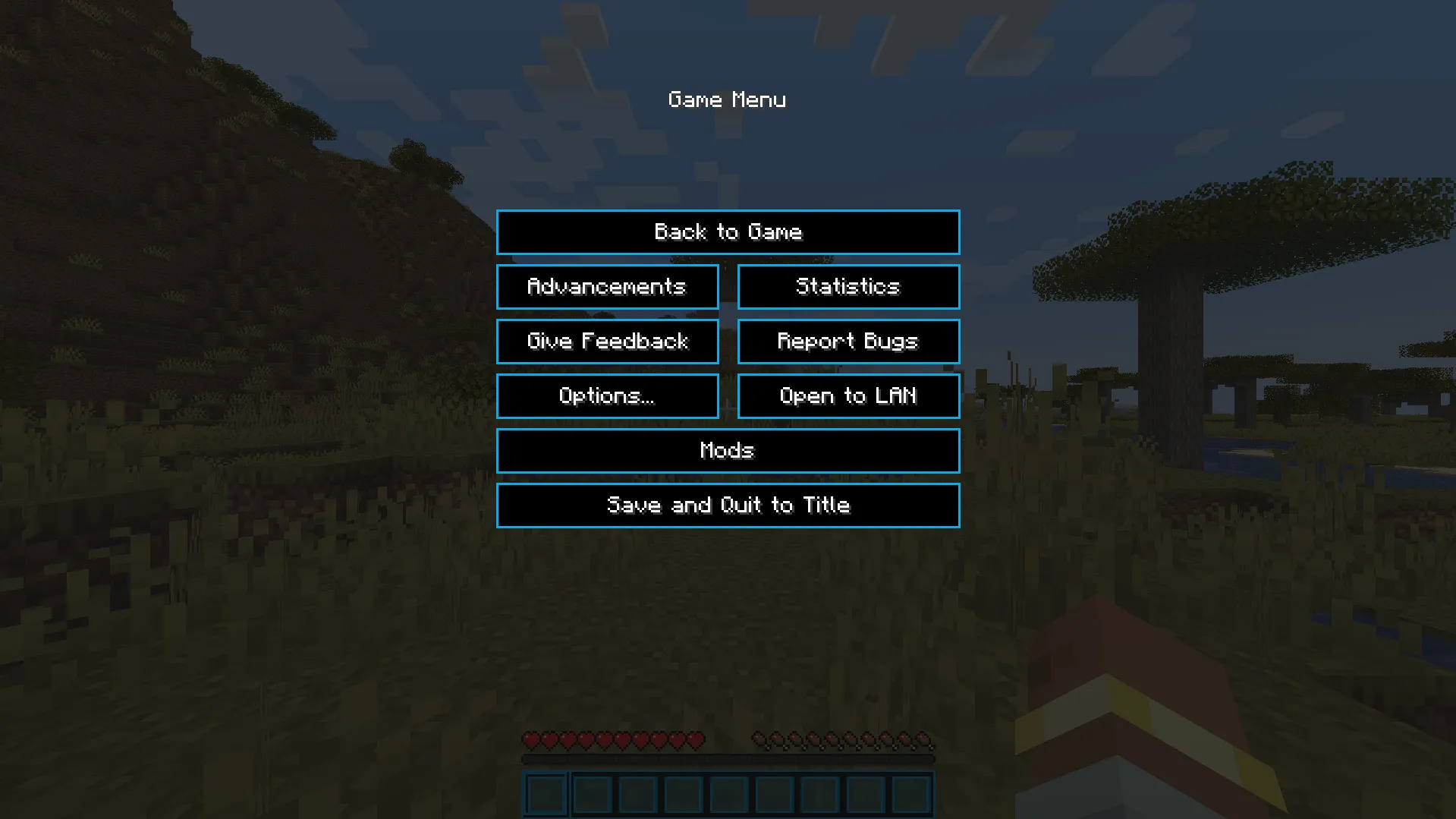Click the Back to Game button

click(x=728, y=232)
